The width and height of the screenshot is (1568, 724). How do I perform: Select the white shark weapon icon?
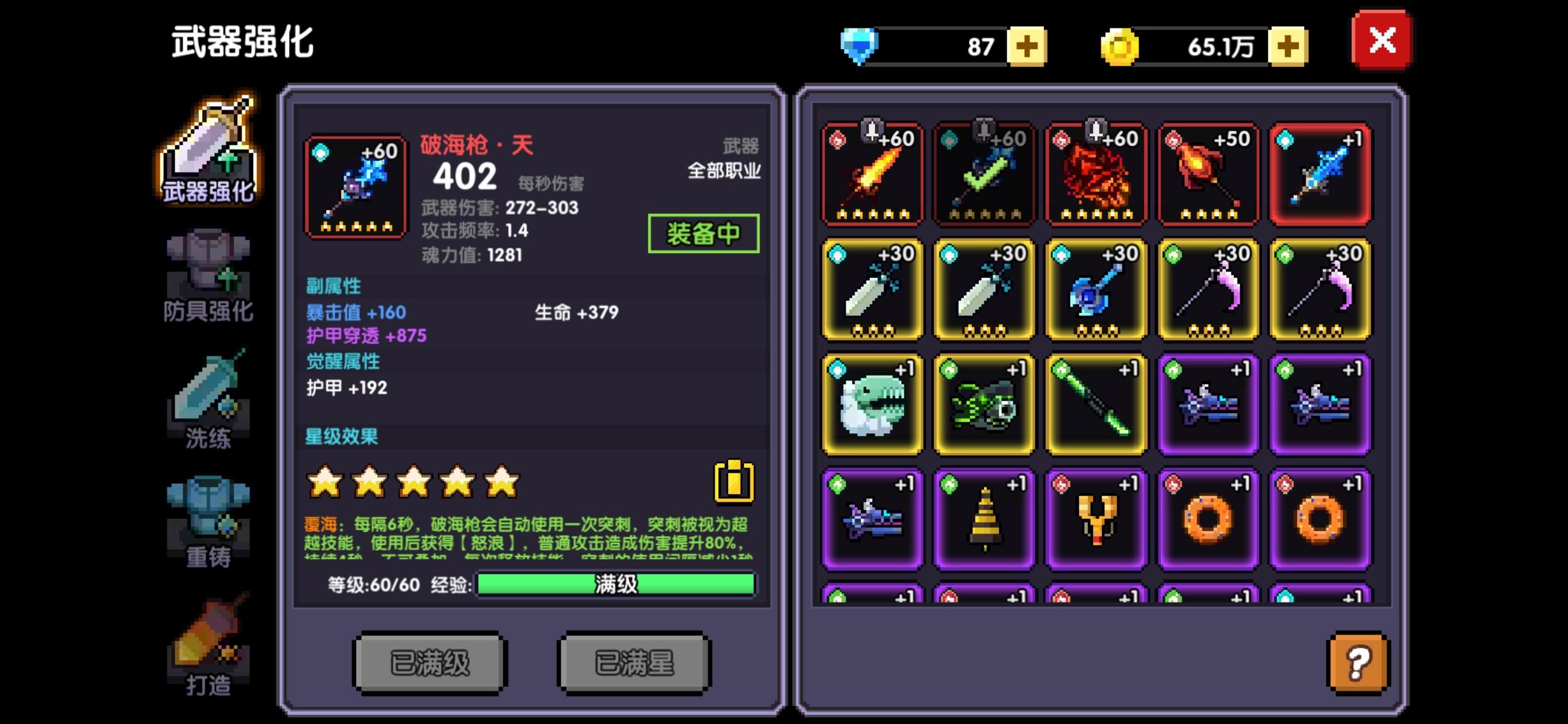[x=871, y=404]
